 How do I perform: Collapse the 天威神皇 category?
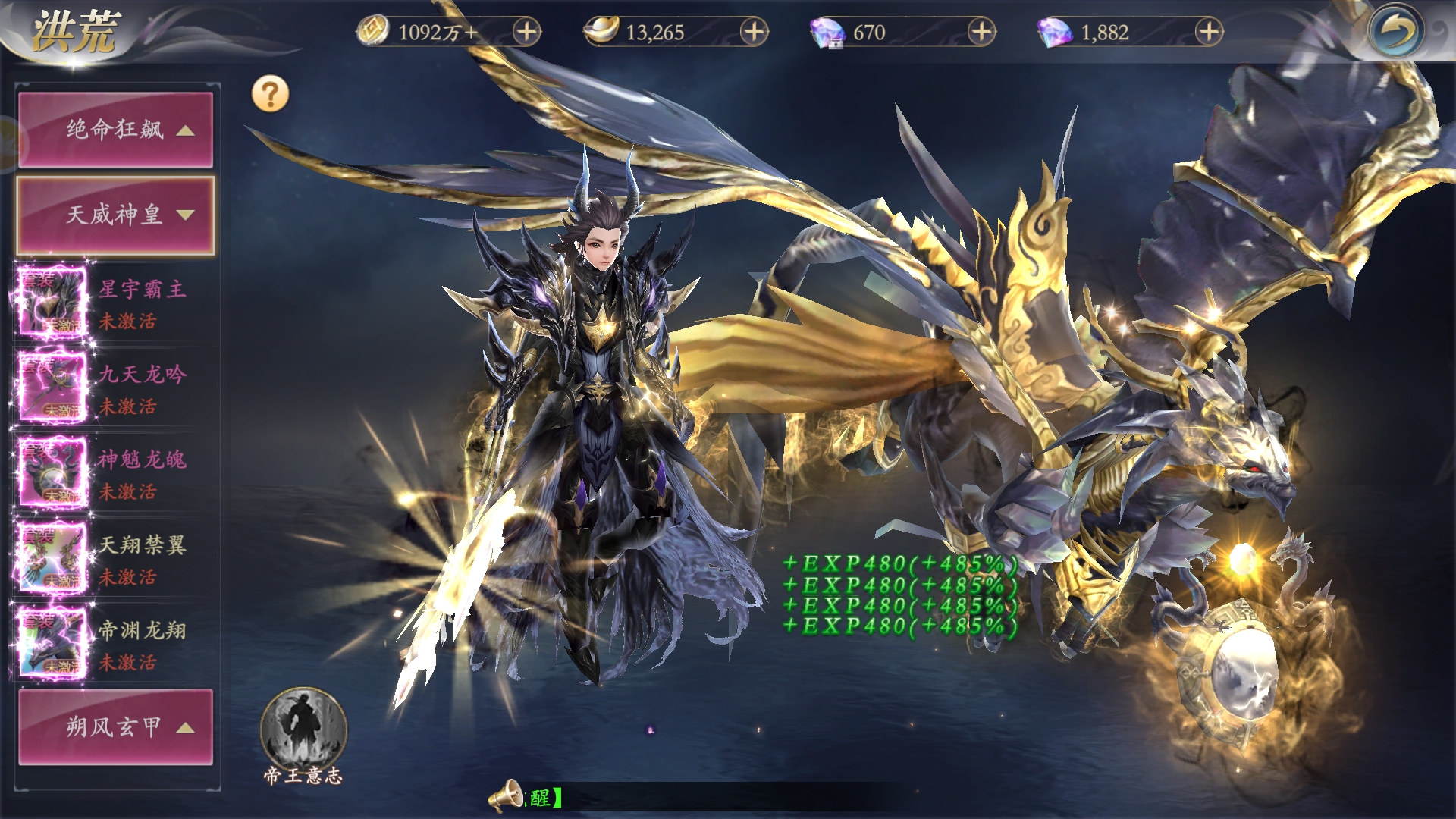(115, 215)
